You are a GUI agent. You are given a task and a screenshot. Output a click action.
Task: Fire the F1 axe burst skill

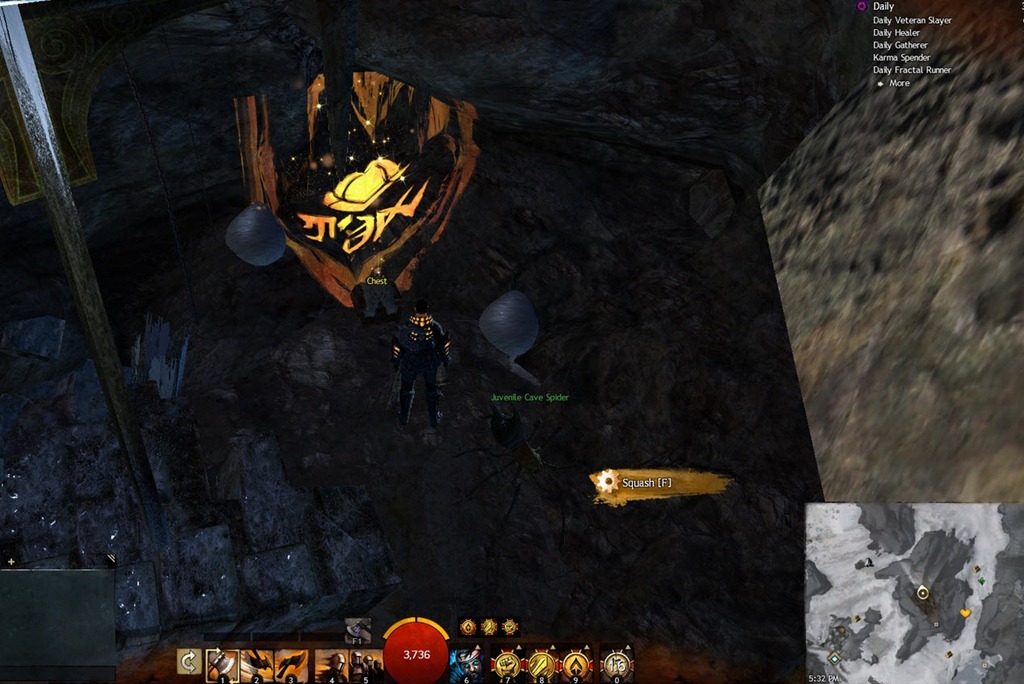coord(357,630)
